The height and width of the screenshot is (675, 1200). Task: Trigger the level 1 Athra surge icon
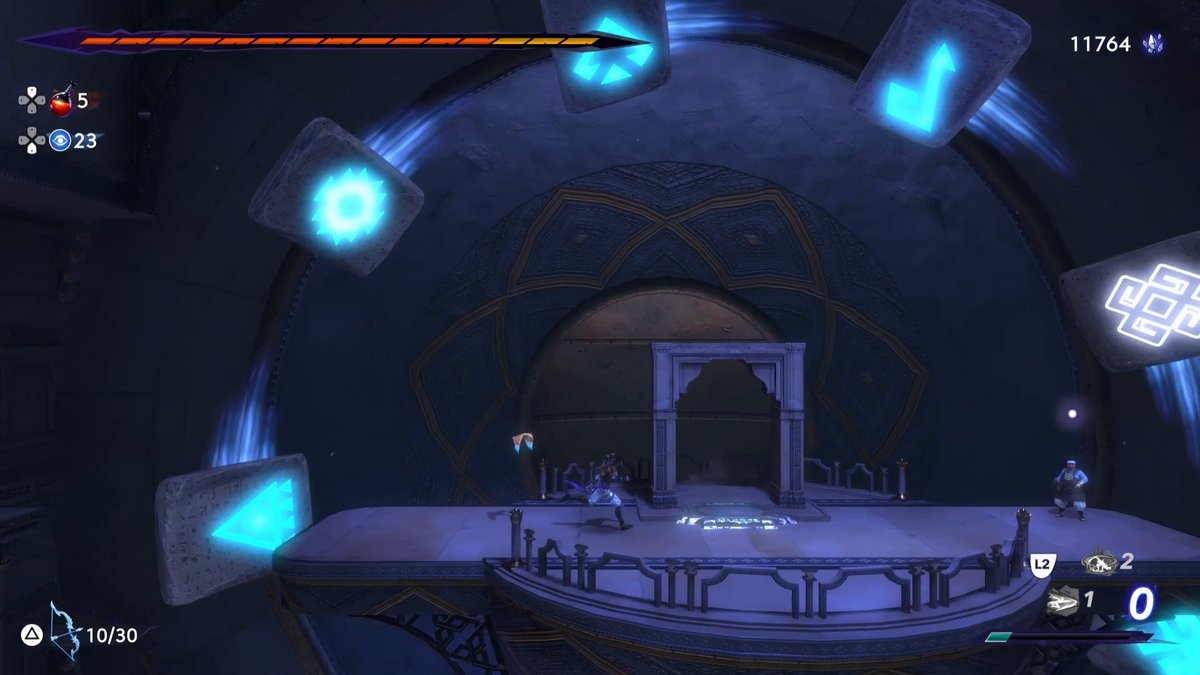click(1064, 602)
